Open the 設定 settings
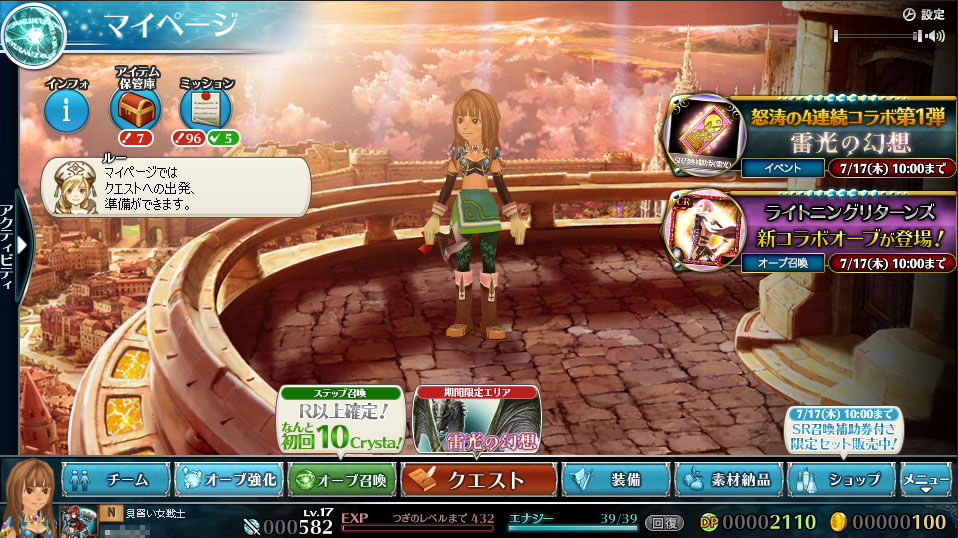 click(x=923, y=14)
